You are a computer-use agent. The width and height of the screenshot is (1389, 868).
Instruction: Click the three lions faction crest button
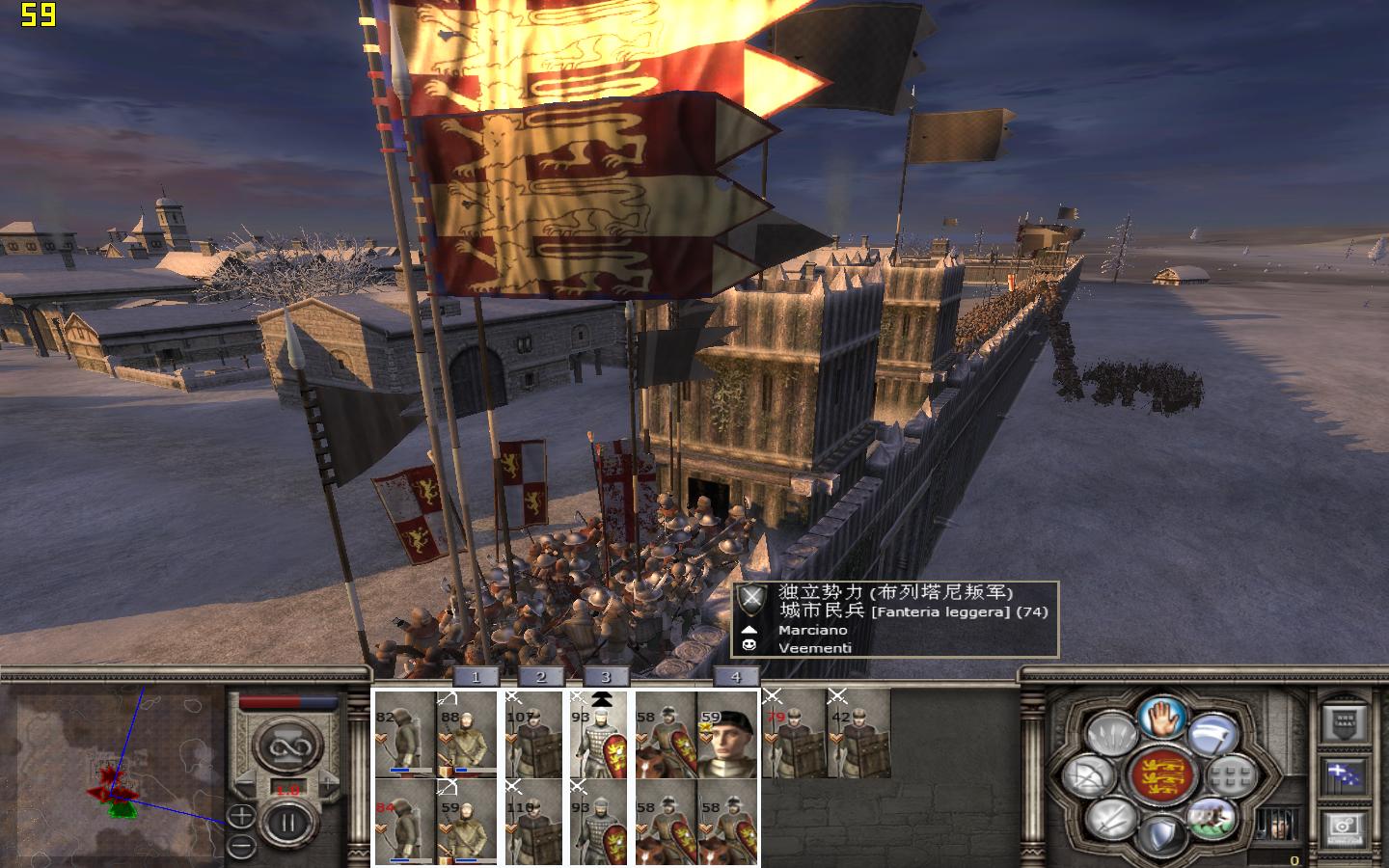point(1161,775)
